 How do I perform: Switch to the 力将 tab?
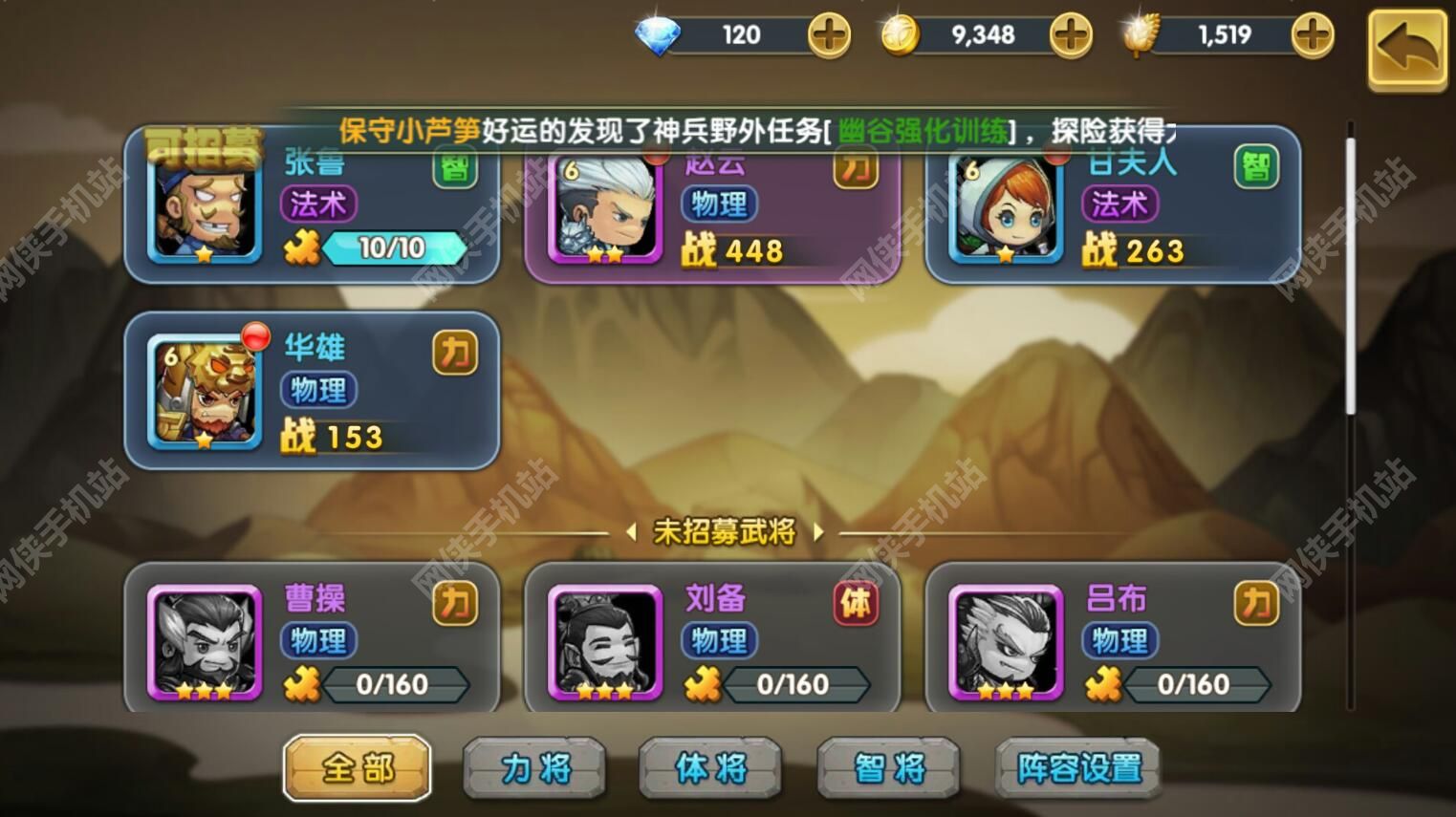pos(535,767)
